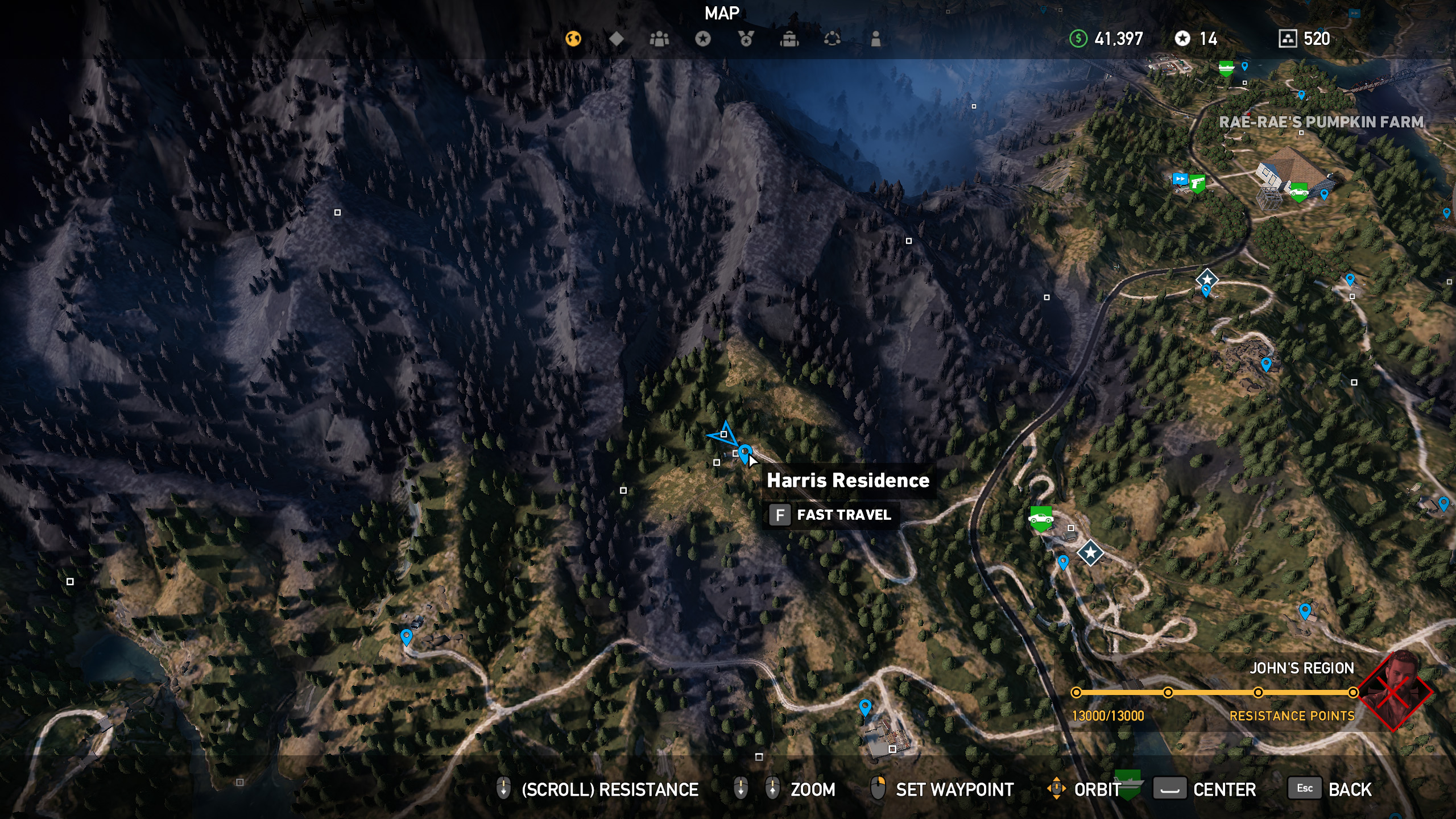
Task: Open the circled star tab
Action: 703,39
